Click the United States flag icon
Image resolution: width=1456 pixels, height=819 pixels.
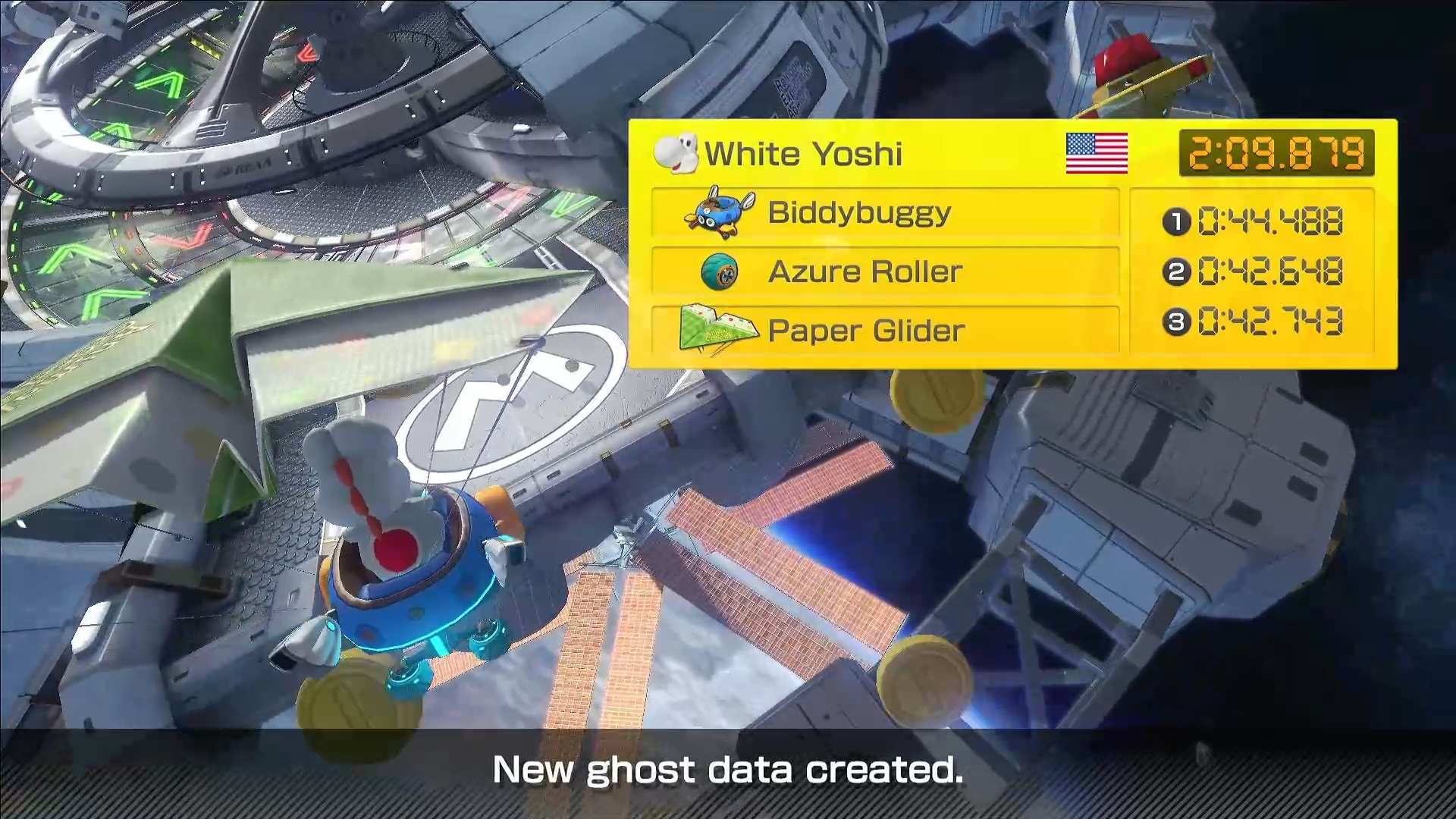tap(1097, 153)
